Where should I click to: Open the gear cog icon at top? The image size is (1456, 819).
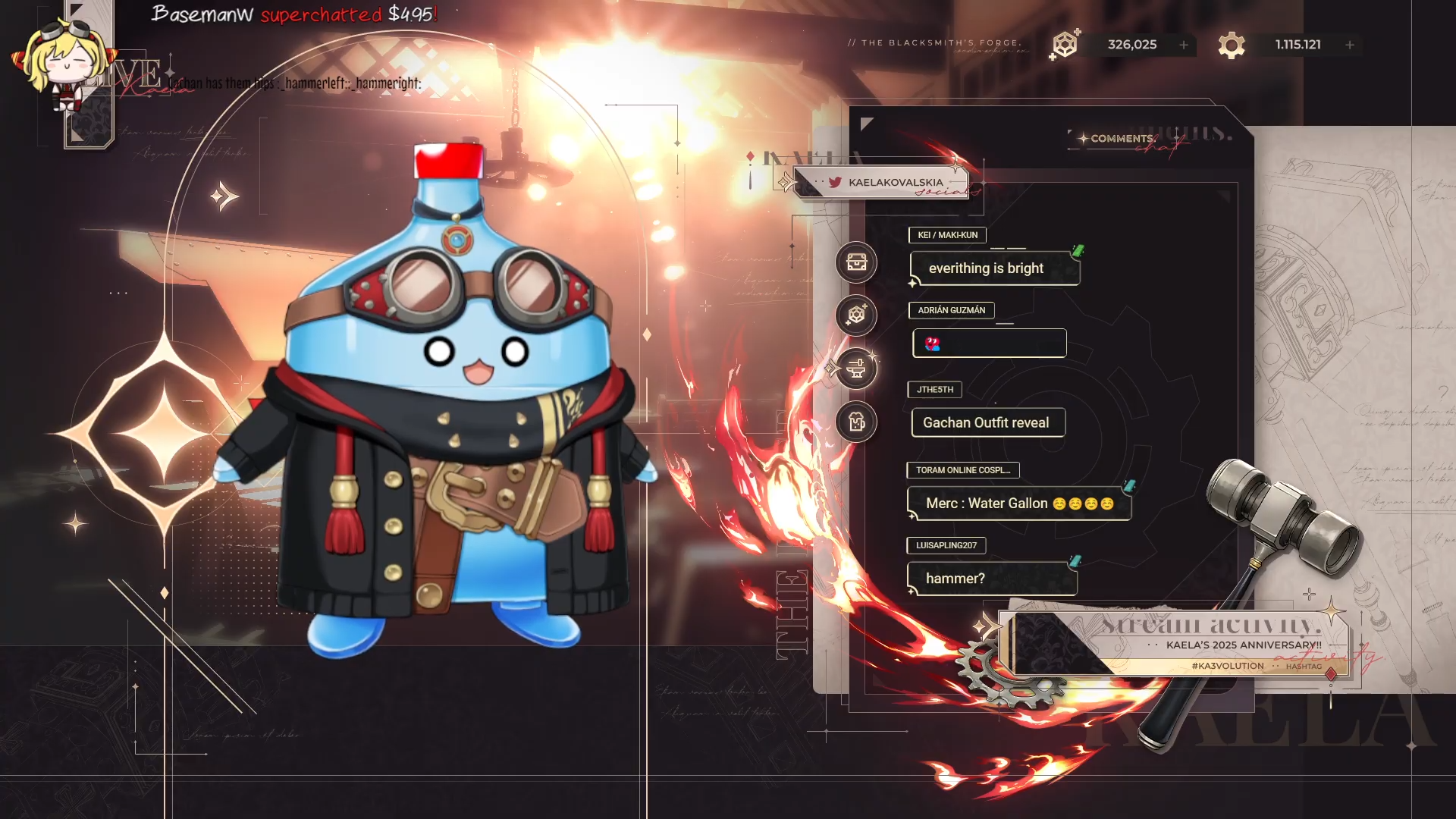click(x=1232, y=45)
